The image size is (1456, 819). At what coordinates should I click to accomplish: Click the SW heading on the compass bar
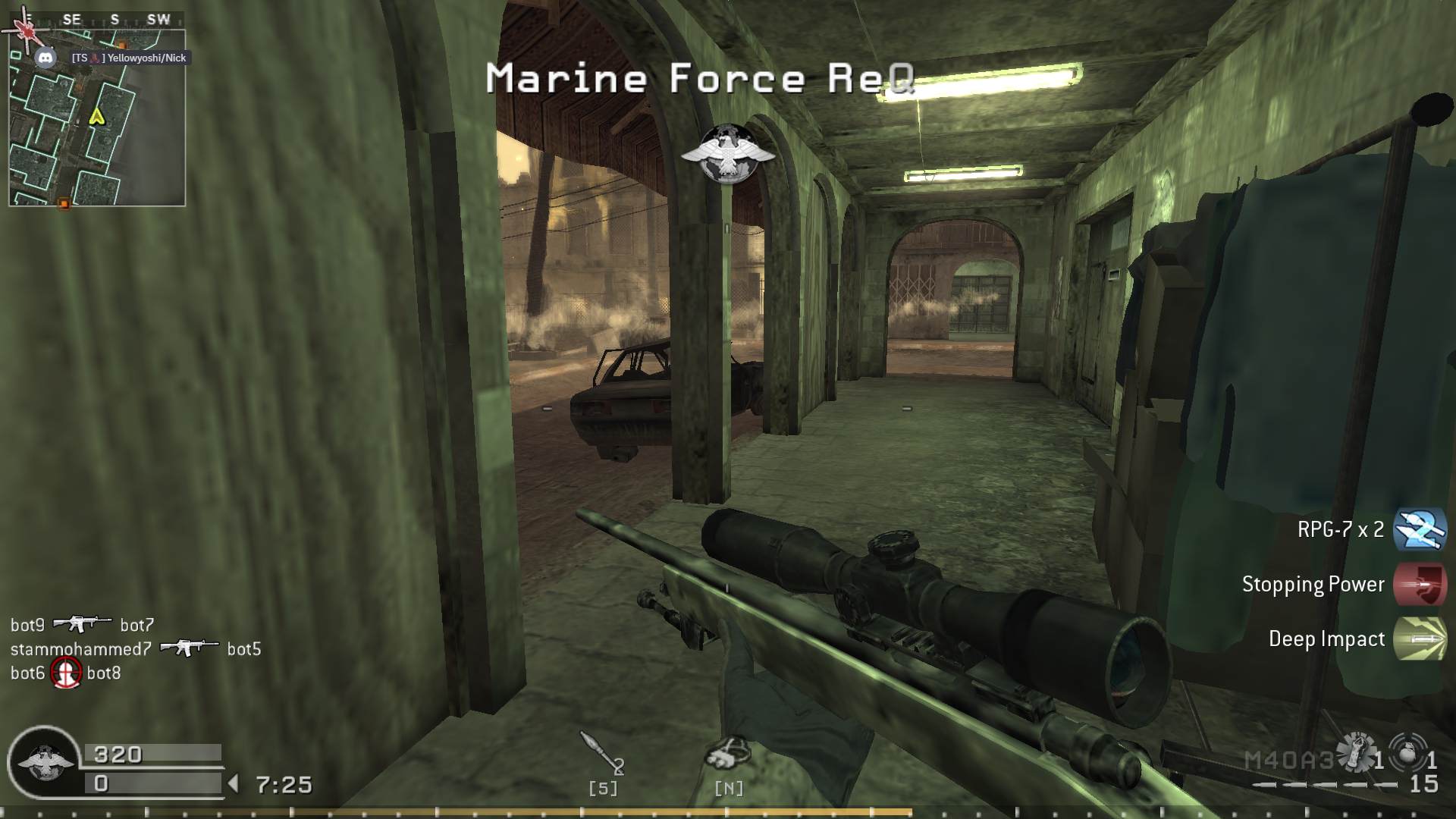coord(160,20)
